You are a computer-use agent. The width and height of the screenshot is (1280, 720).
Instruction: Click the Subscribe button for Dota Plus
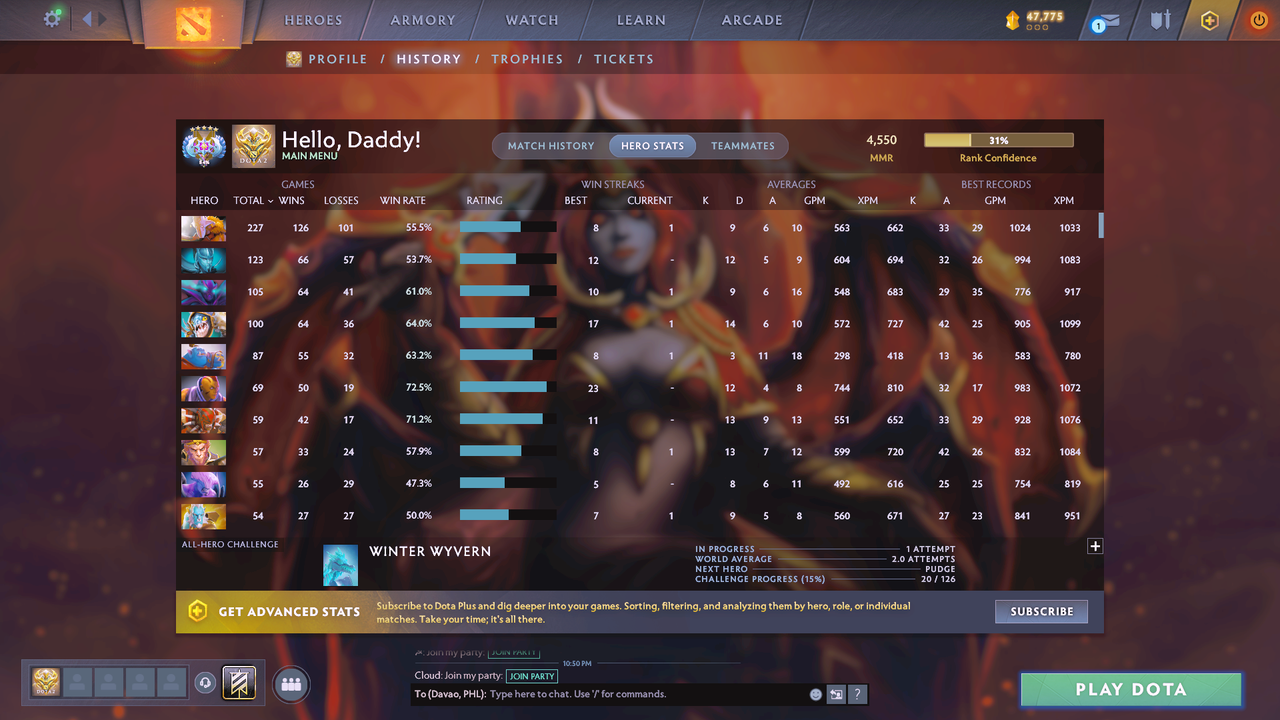click(1041, 611)
